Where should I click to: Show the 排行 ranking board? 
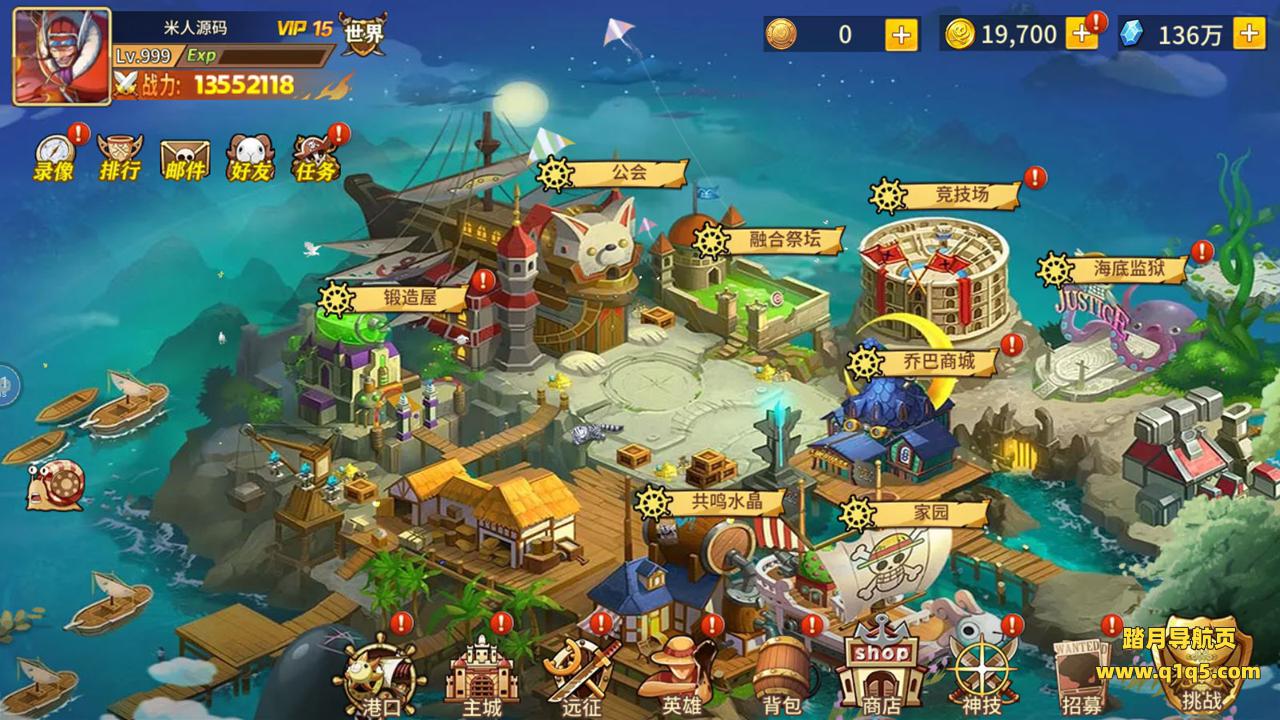[119, 157]
